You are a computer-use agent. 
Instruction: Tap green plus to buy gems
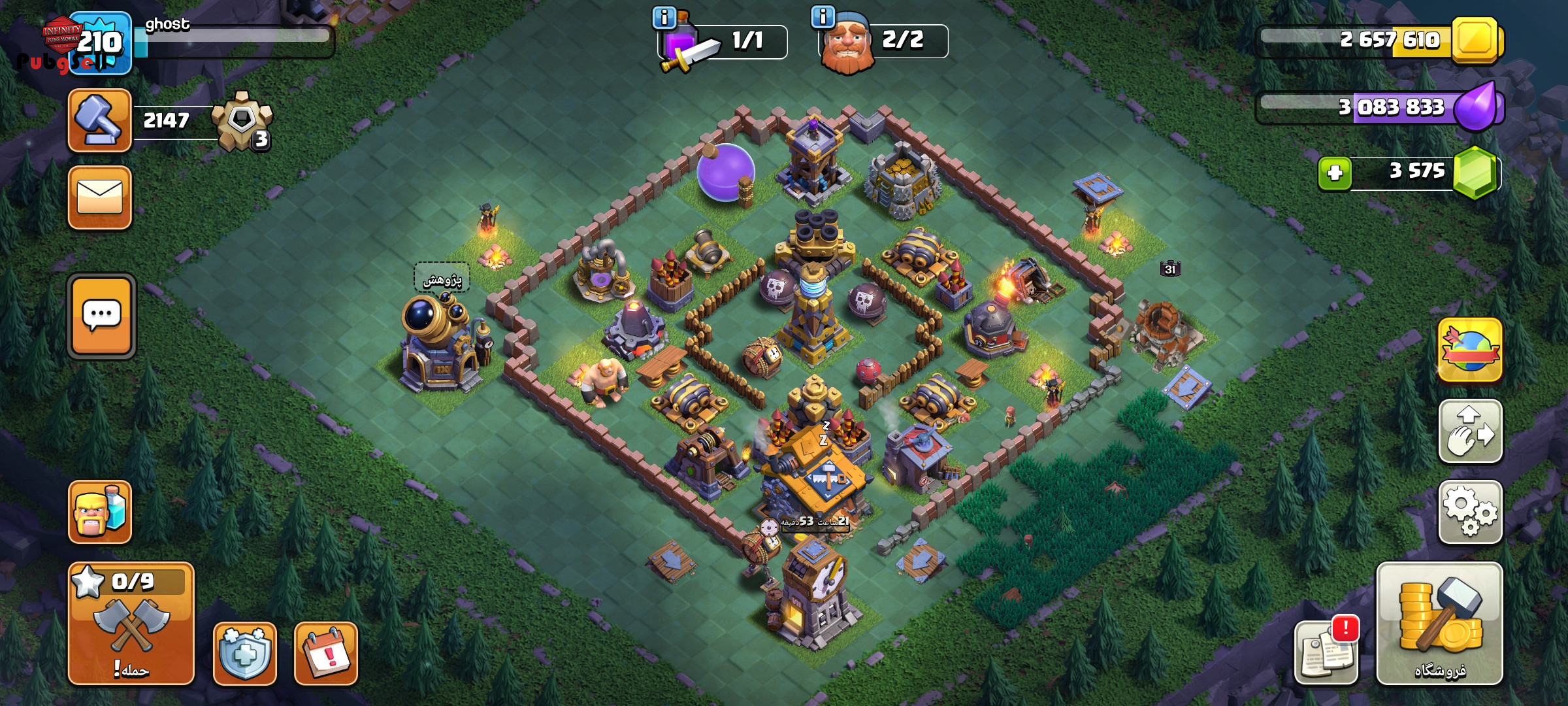click(x=1335, y=173)
